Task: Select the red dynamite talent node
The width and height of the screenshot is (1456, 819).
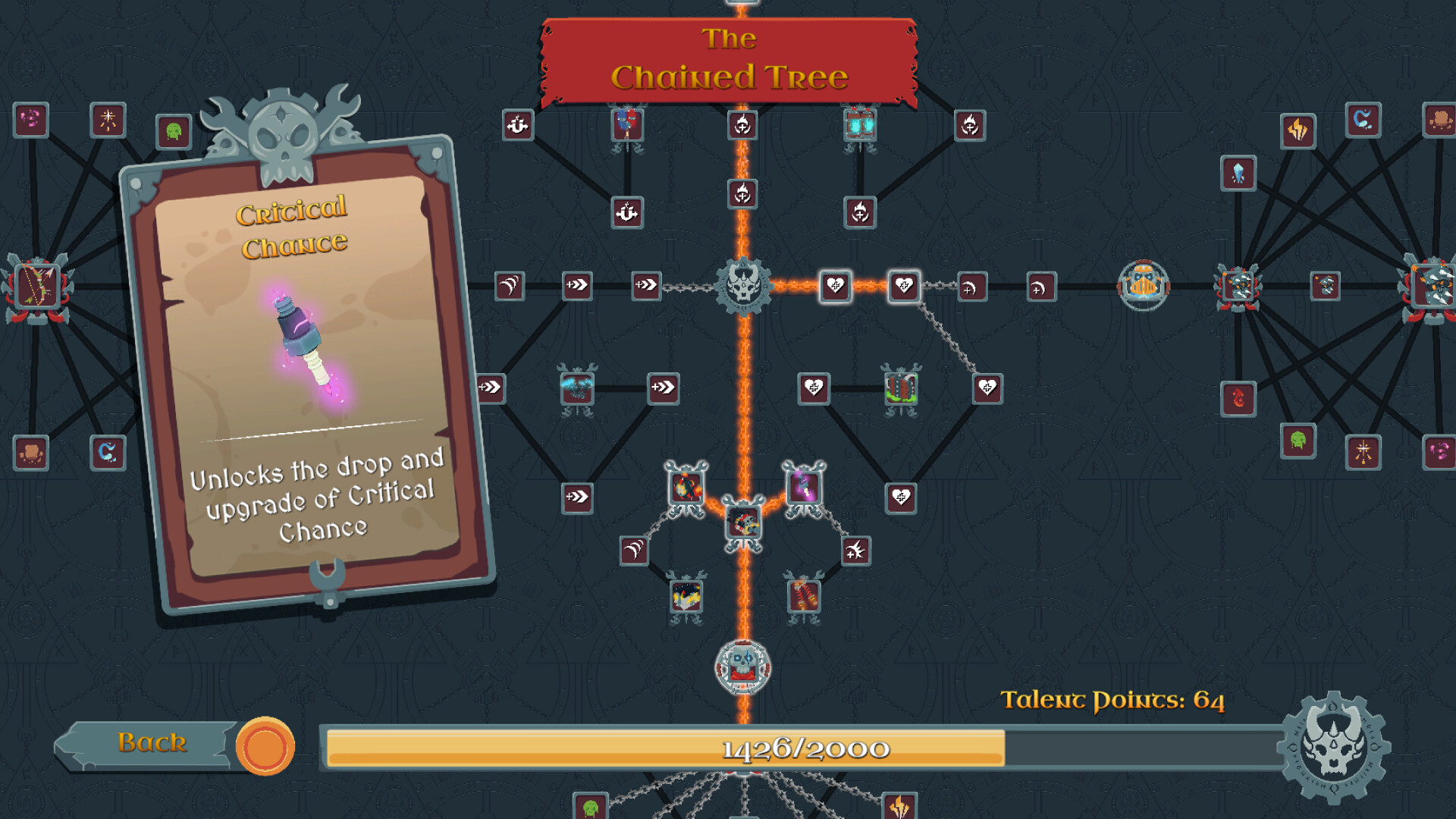Action: point(804,596)
